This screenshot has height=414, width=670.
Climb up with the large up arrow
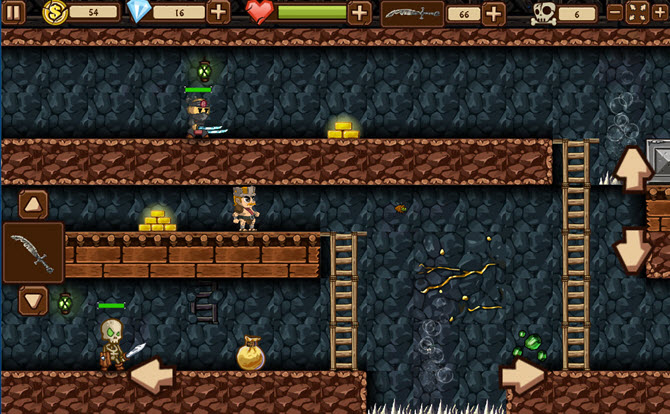coord(634,169)
